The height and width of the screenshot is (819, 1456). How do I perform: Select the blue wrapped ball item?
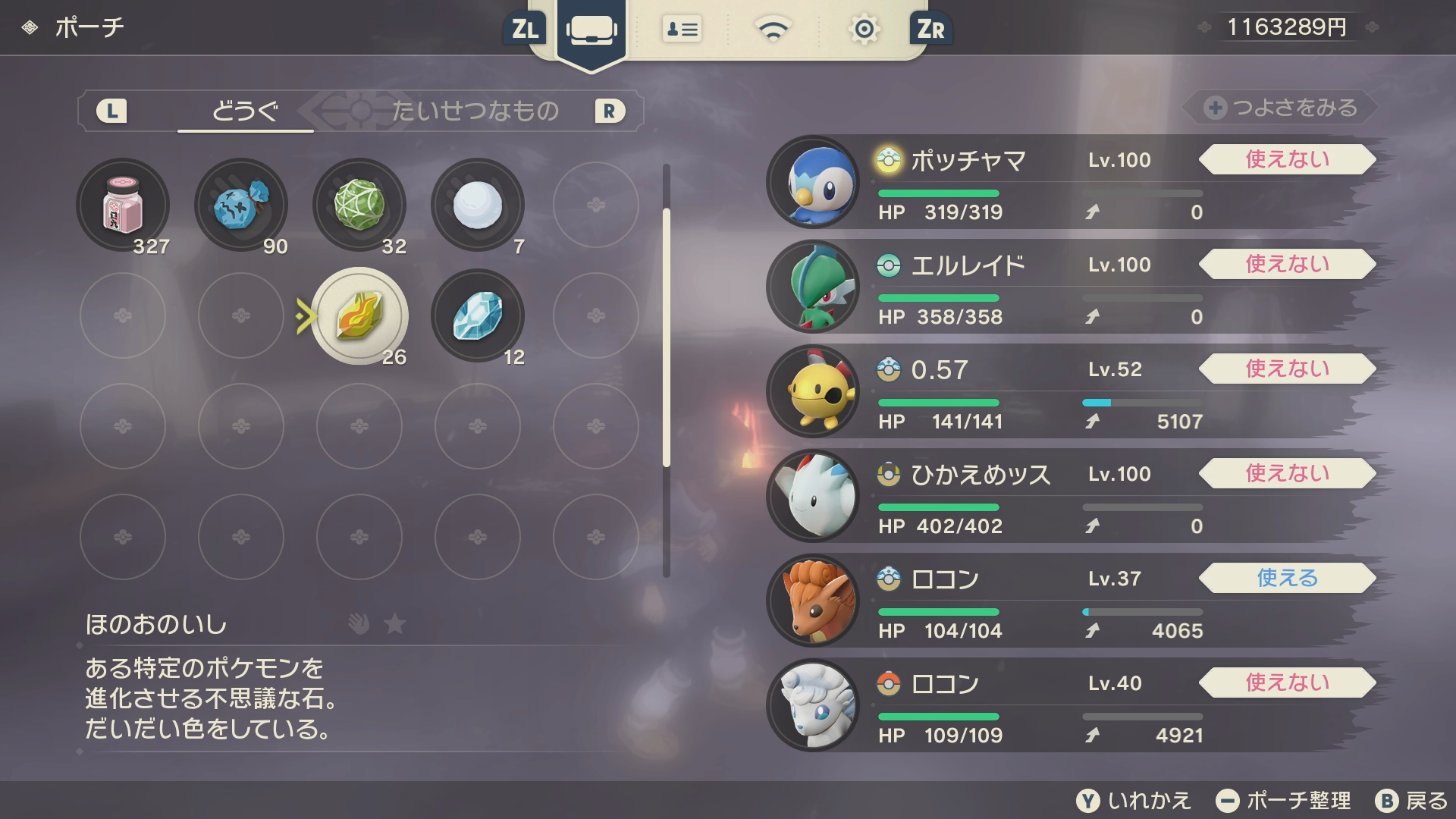[241, 205]
